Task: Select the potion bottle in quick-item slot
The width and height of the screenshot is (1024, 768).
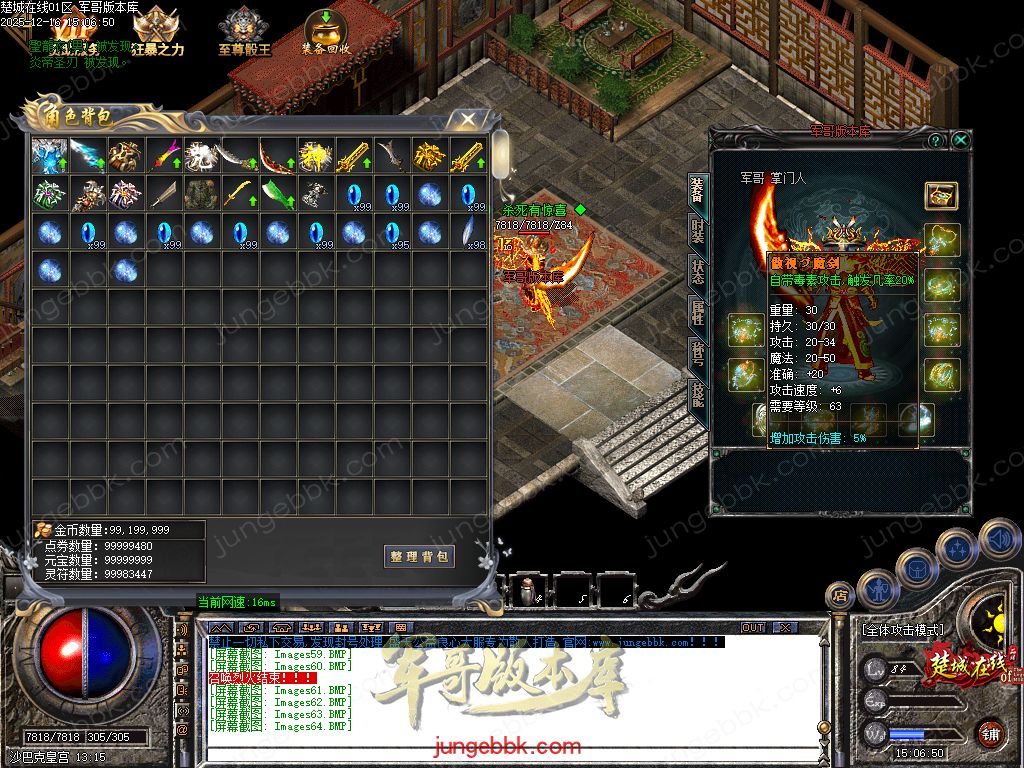Action: tap(526, 591)
